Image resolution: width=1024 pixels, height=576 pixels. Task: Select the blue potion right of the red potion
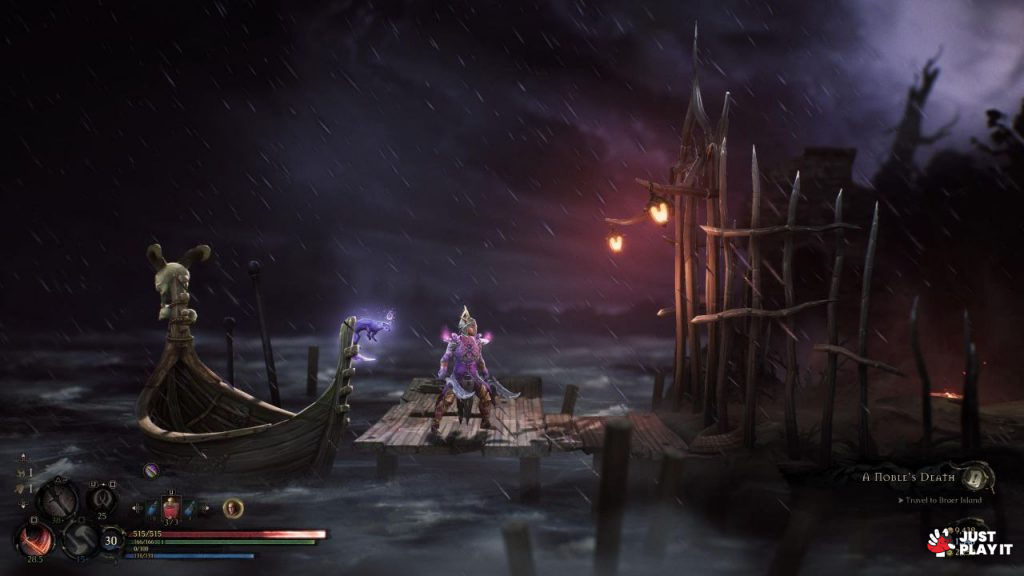click(x=189, y=508)
